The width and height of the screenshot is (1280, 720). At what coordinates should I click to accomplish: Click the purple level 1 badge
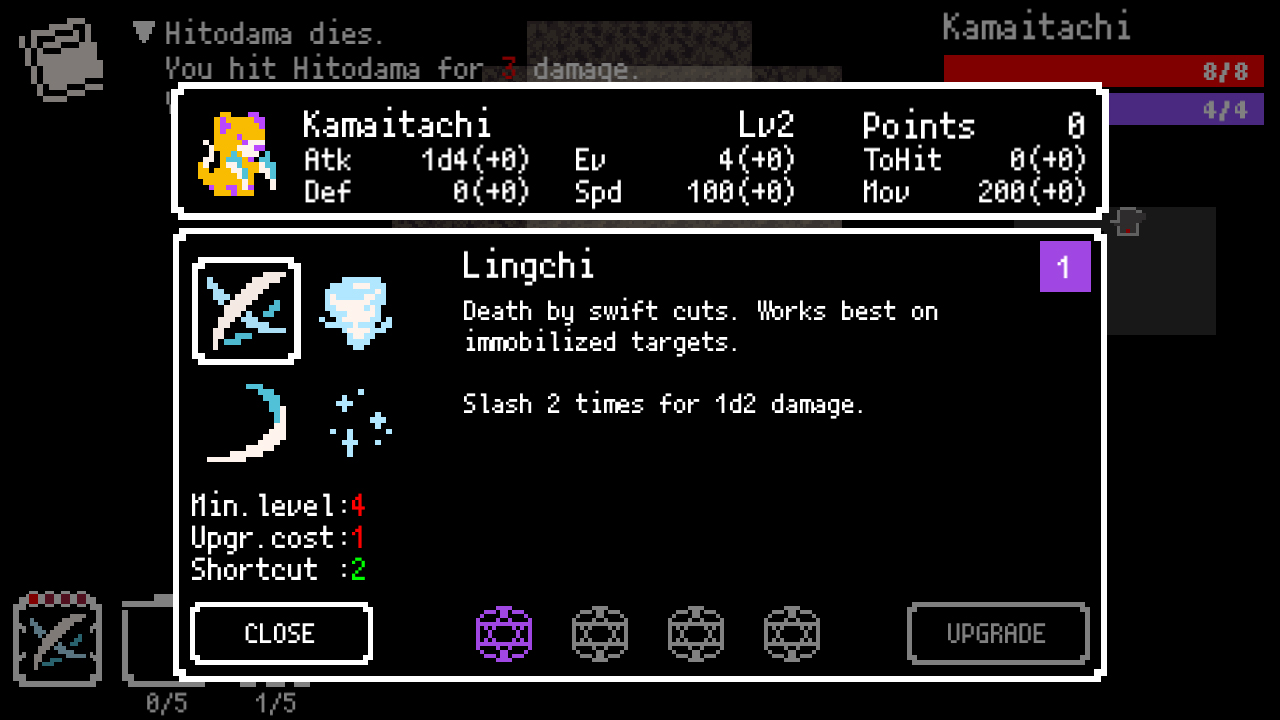pyautogui.click(x=1065, y=267)
